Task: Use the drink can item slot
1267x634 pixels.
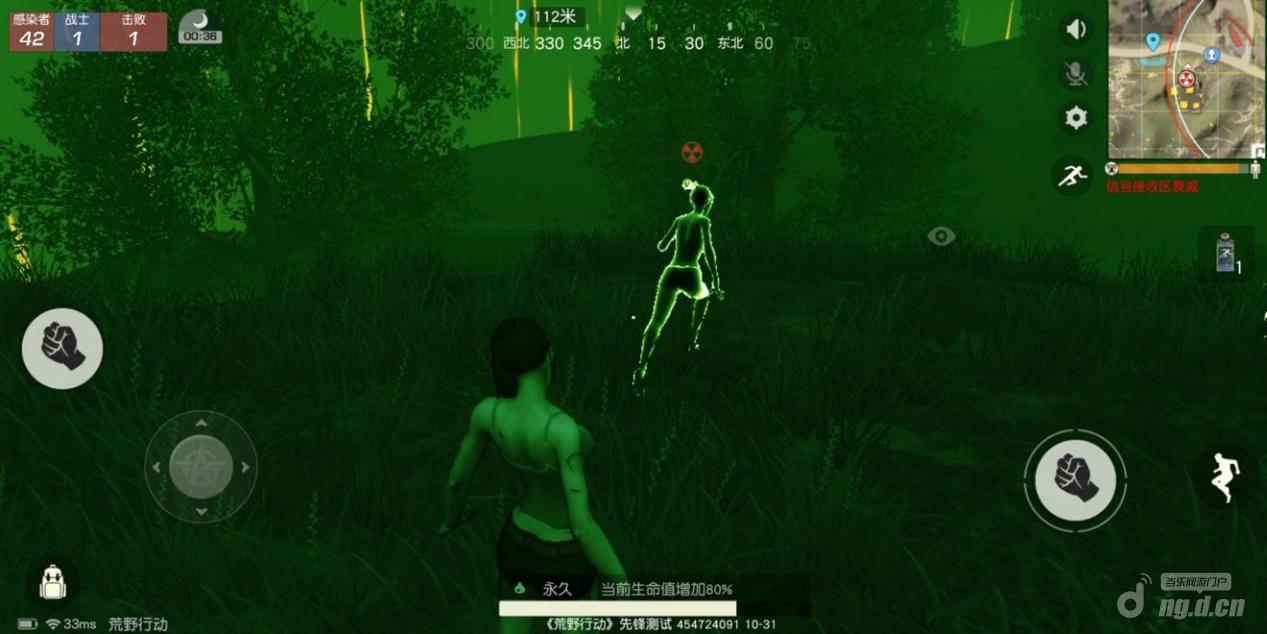Action: pyautogui.click(x=1226, y=253)
